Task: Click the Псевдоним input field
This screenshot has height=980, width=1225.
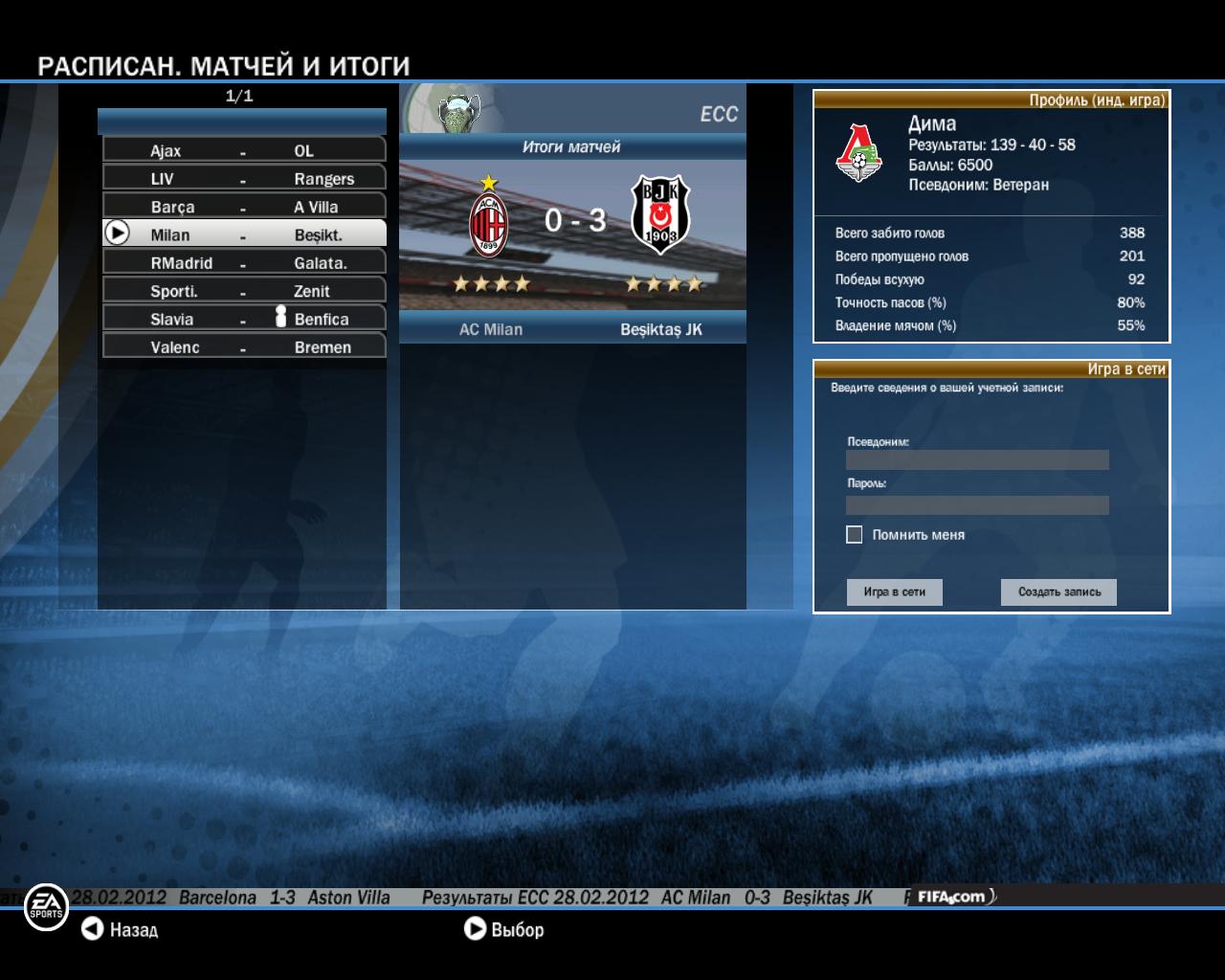Action: (x=977, y=460)
